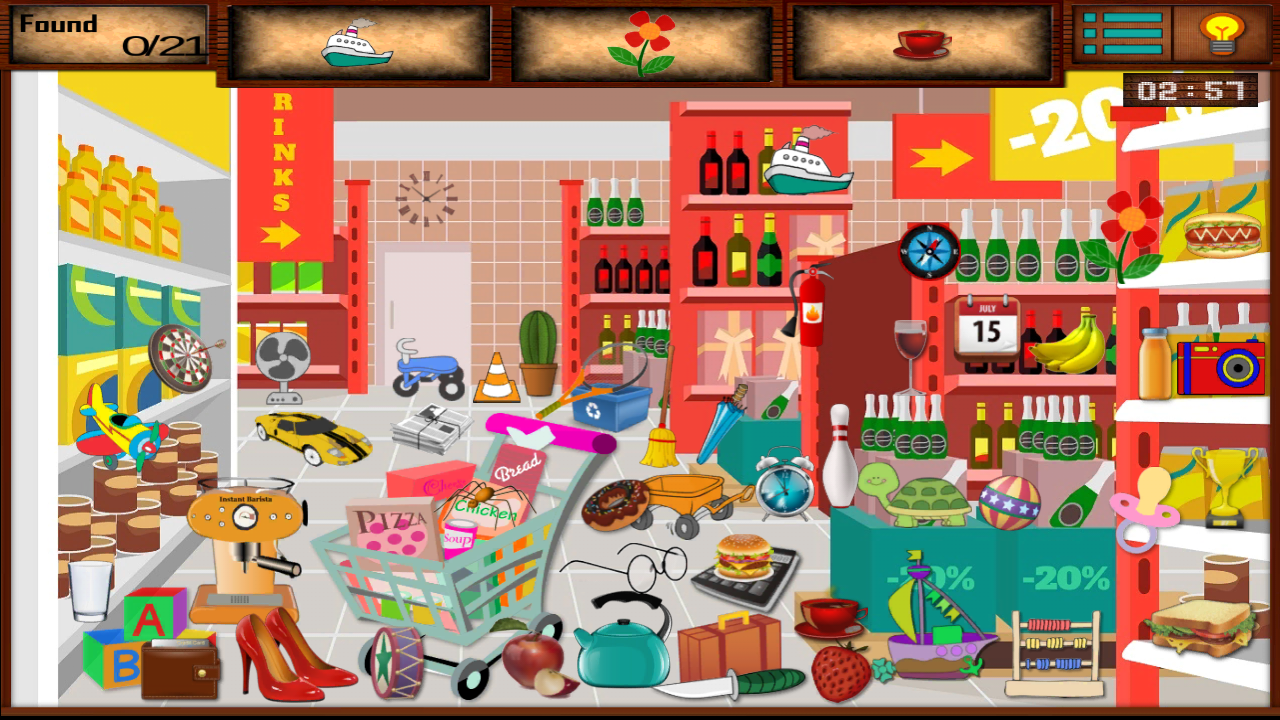Click the teacup objective panel
This screenshot has height=720, width=1280.
tap(921, 41)
